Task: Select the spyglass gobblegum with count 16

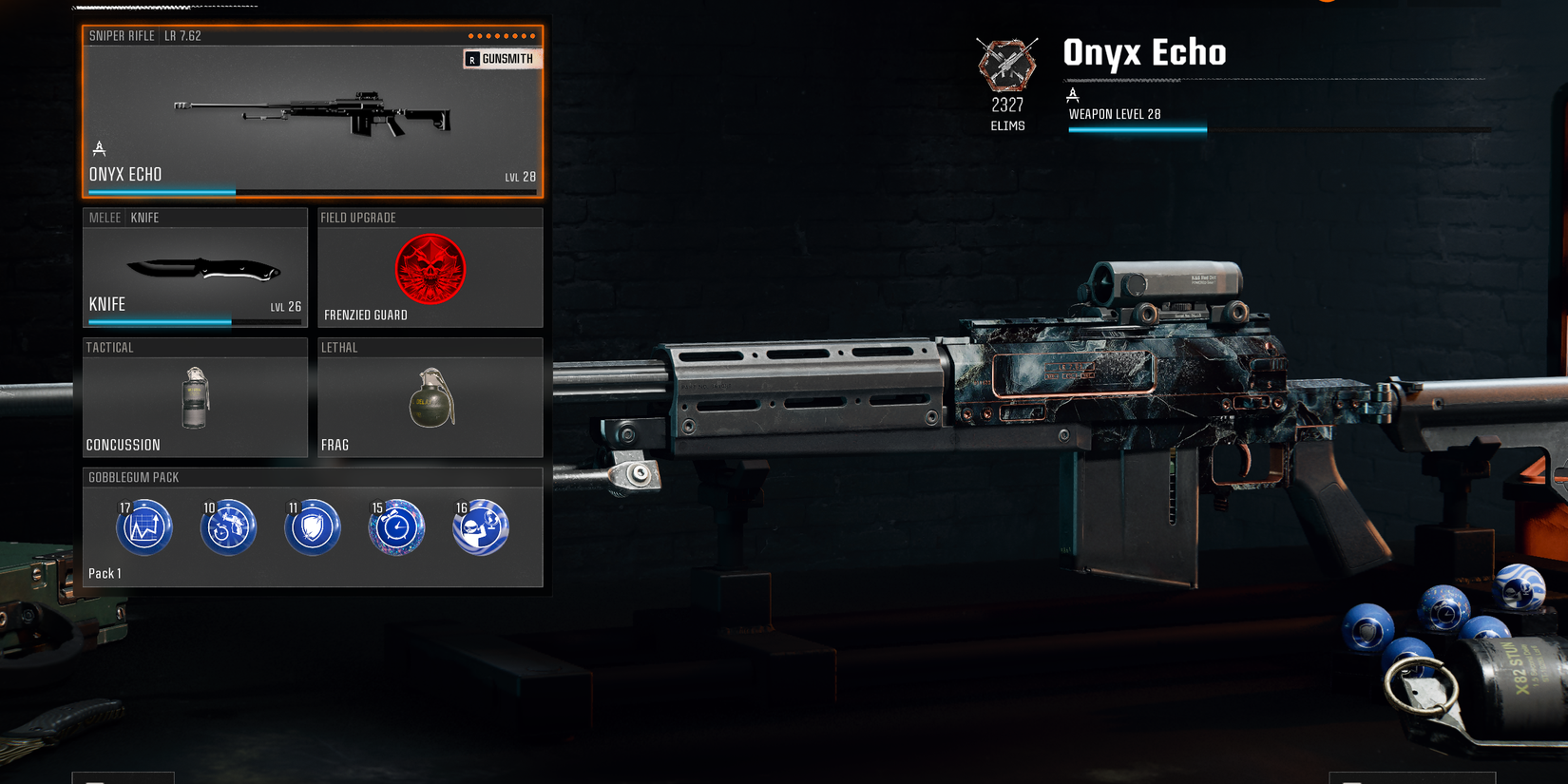Action: click(480, 526)
